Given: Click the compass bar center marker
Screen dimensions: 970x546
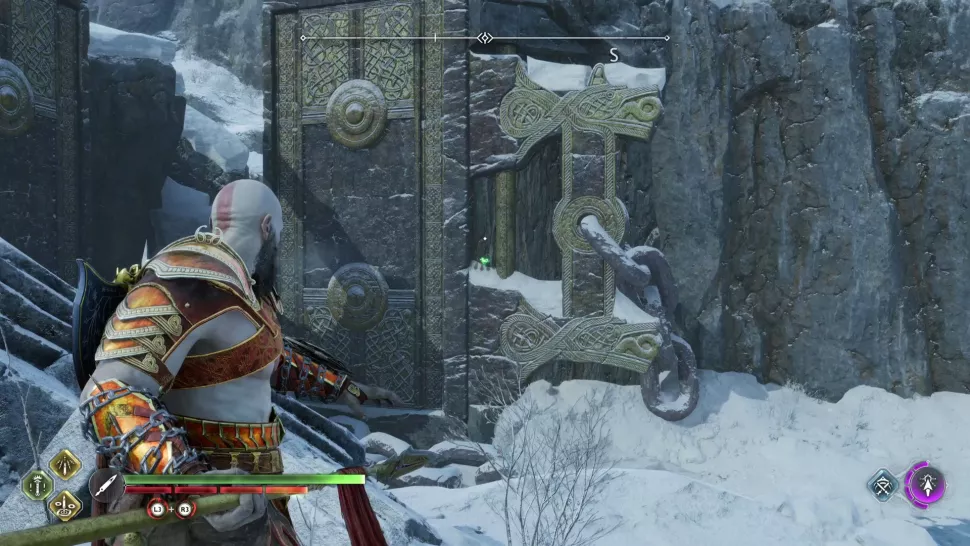Looking at the screenshot, I should pos(485,38).
